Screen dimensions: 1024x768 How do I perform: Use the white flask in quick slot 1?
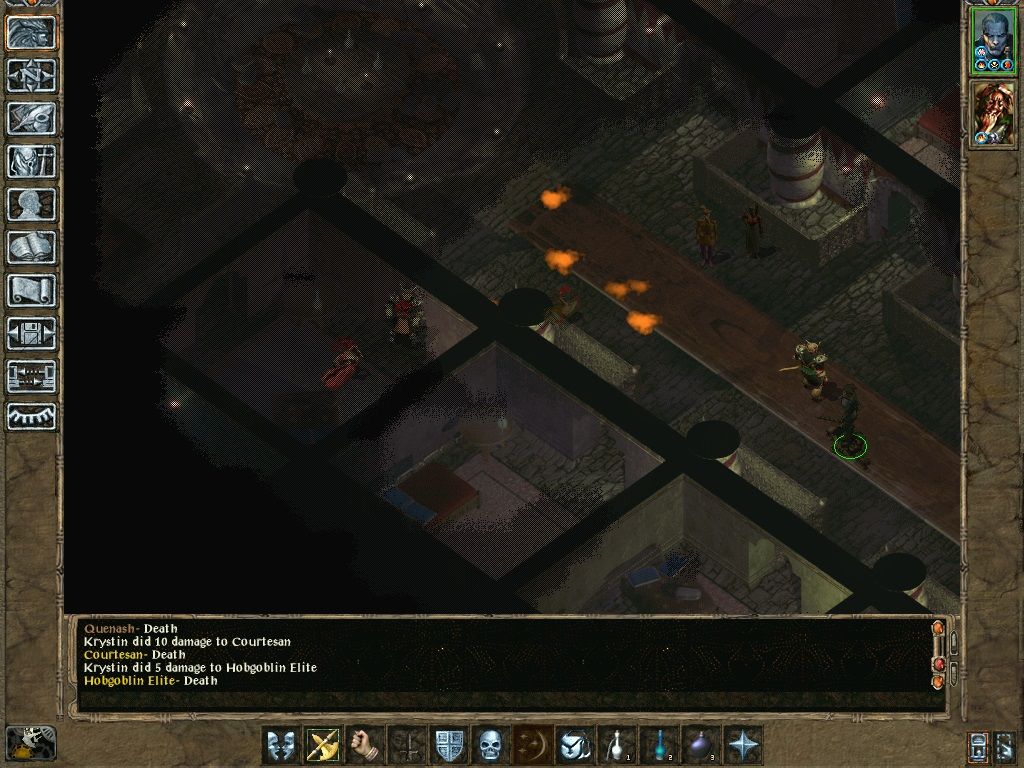617,745
